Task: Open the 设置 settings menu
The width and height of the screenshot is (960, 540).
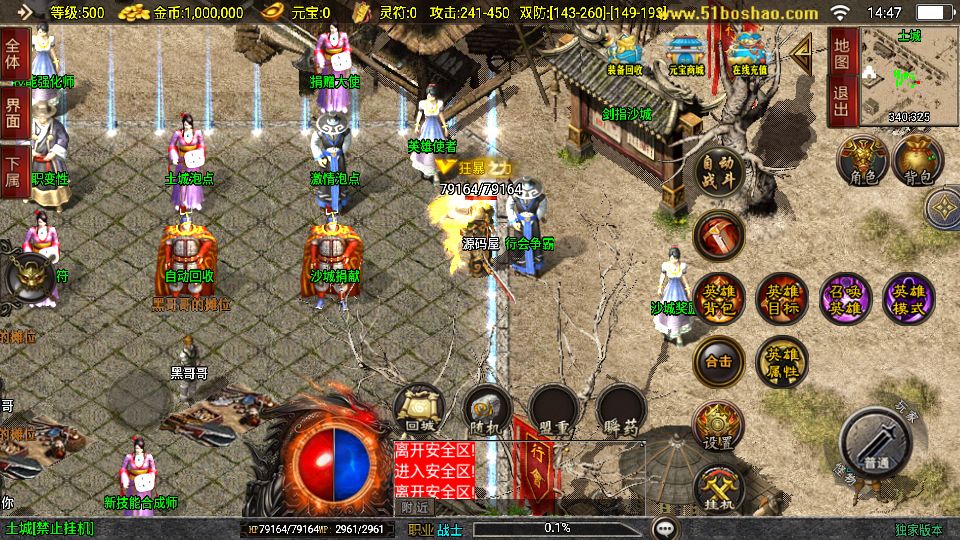Action: pos(718,426)
